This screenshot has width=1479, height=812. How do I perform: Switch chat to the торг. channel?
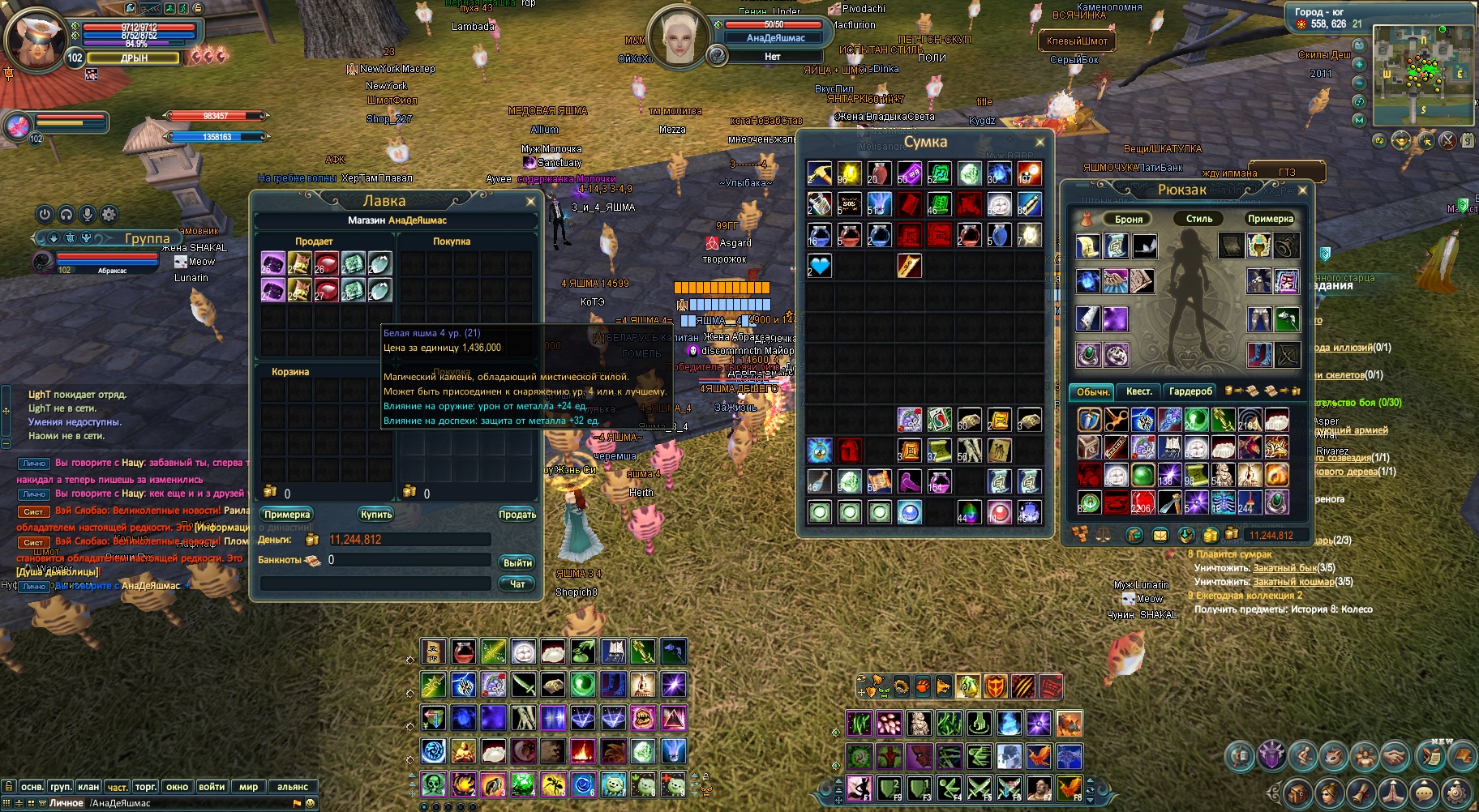click(146, 786)
